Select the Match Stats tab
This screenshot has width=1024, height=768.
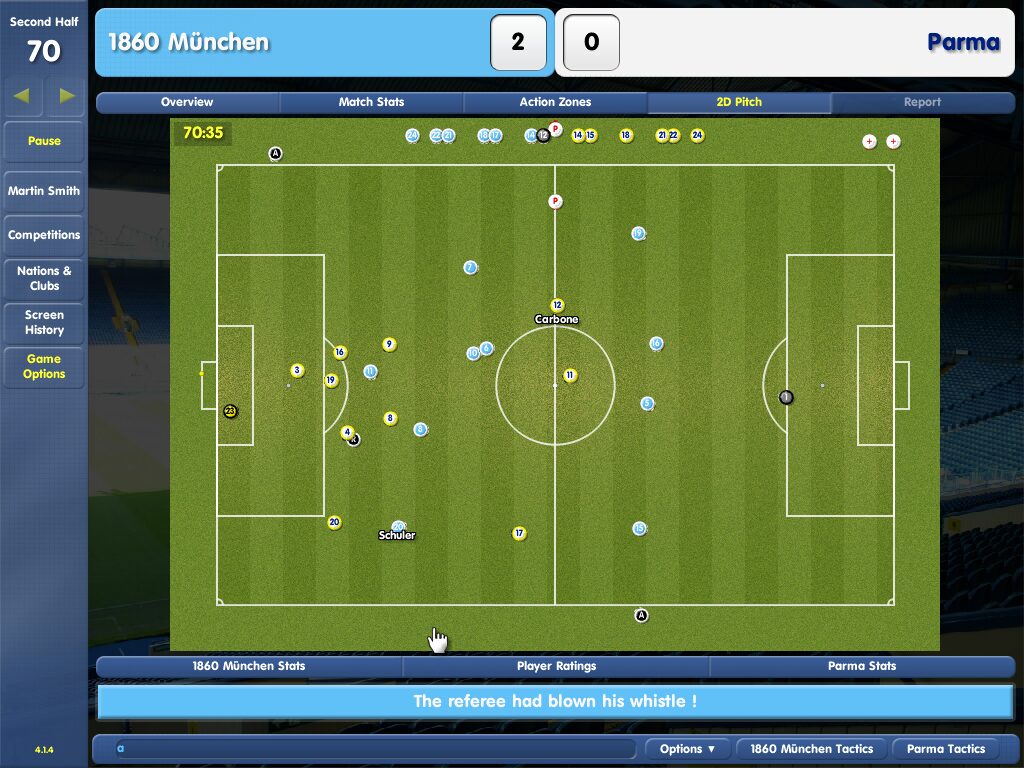pyautogui.click(x=371, y=102)
